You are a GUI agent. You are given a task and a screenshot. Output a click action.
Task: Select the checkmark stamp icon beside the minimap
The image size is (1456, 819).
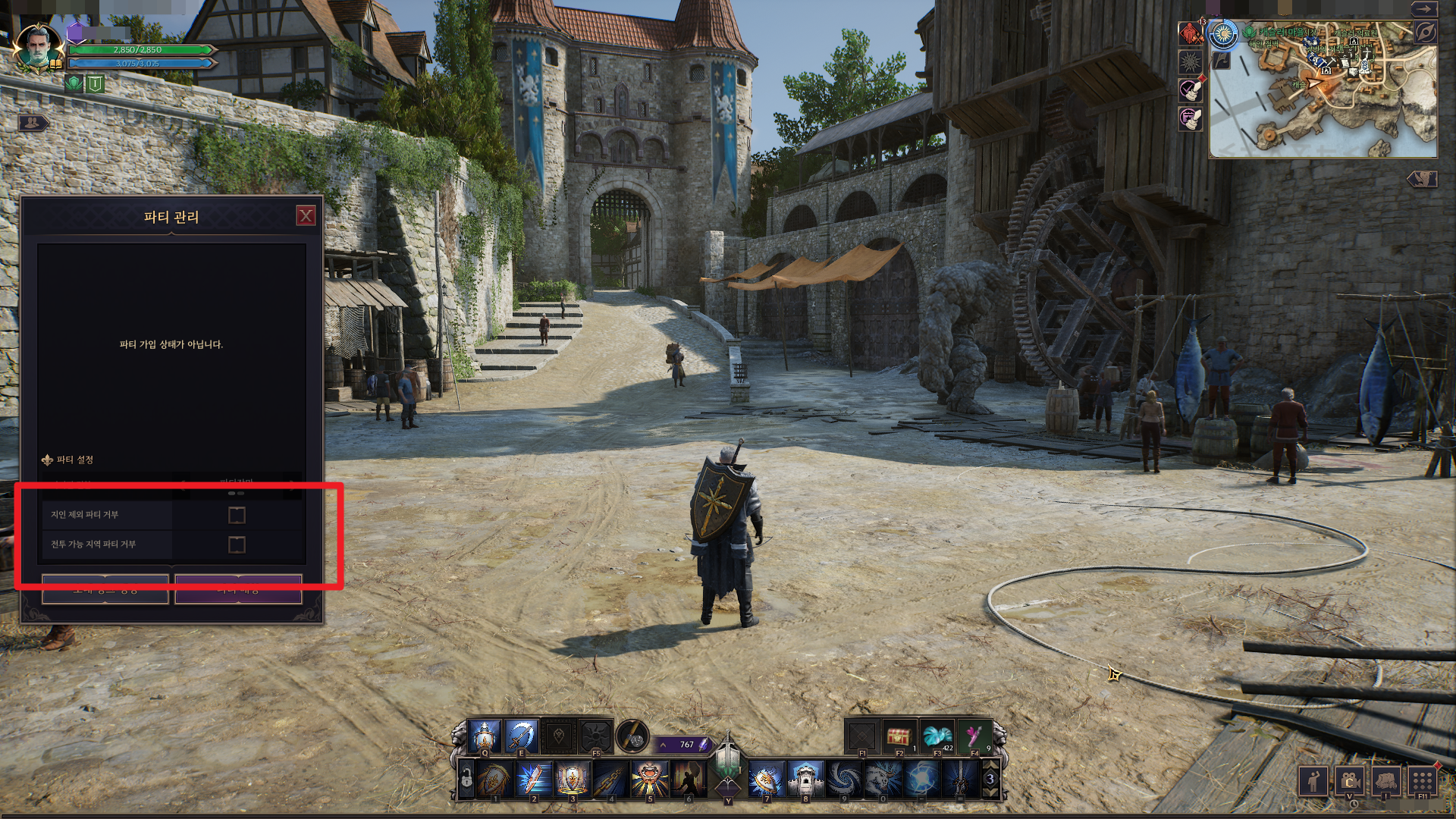pos(1191,89)
